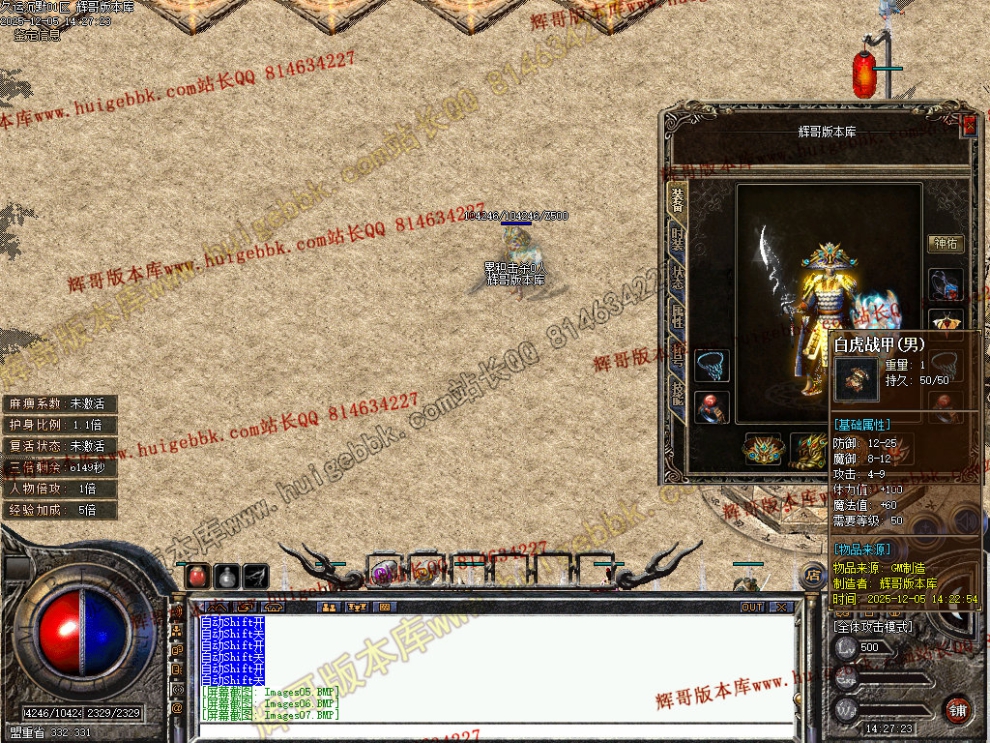Click the 神佑 button
Screen dimensions: 990x743
pyautogui.click(x=945, y=243)
